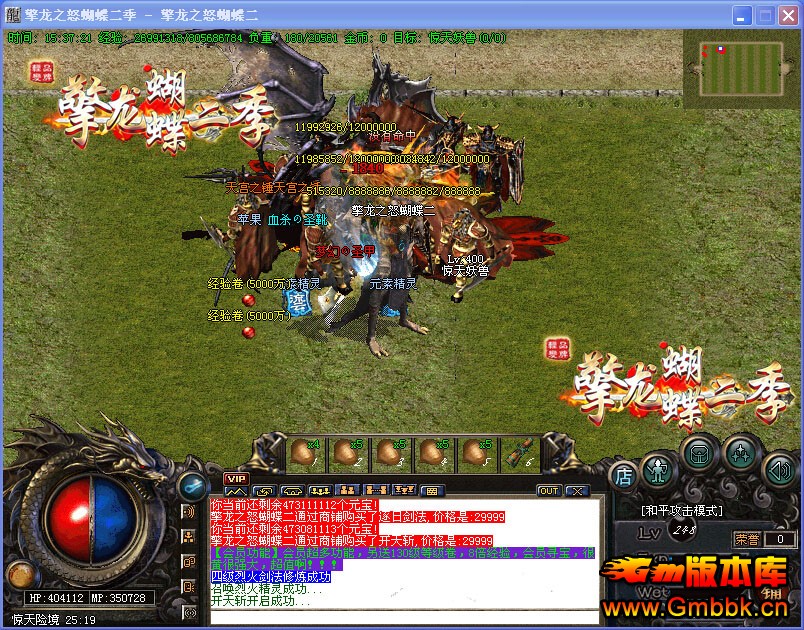This screenshot has height=630, width=804.
Task: Open the skills icon with sparkles
Action: point(740,452)
